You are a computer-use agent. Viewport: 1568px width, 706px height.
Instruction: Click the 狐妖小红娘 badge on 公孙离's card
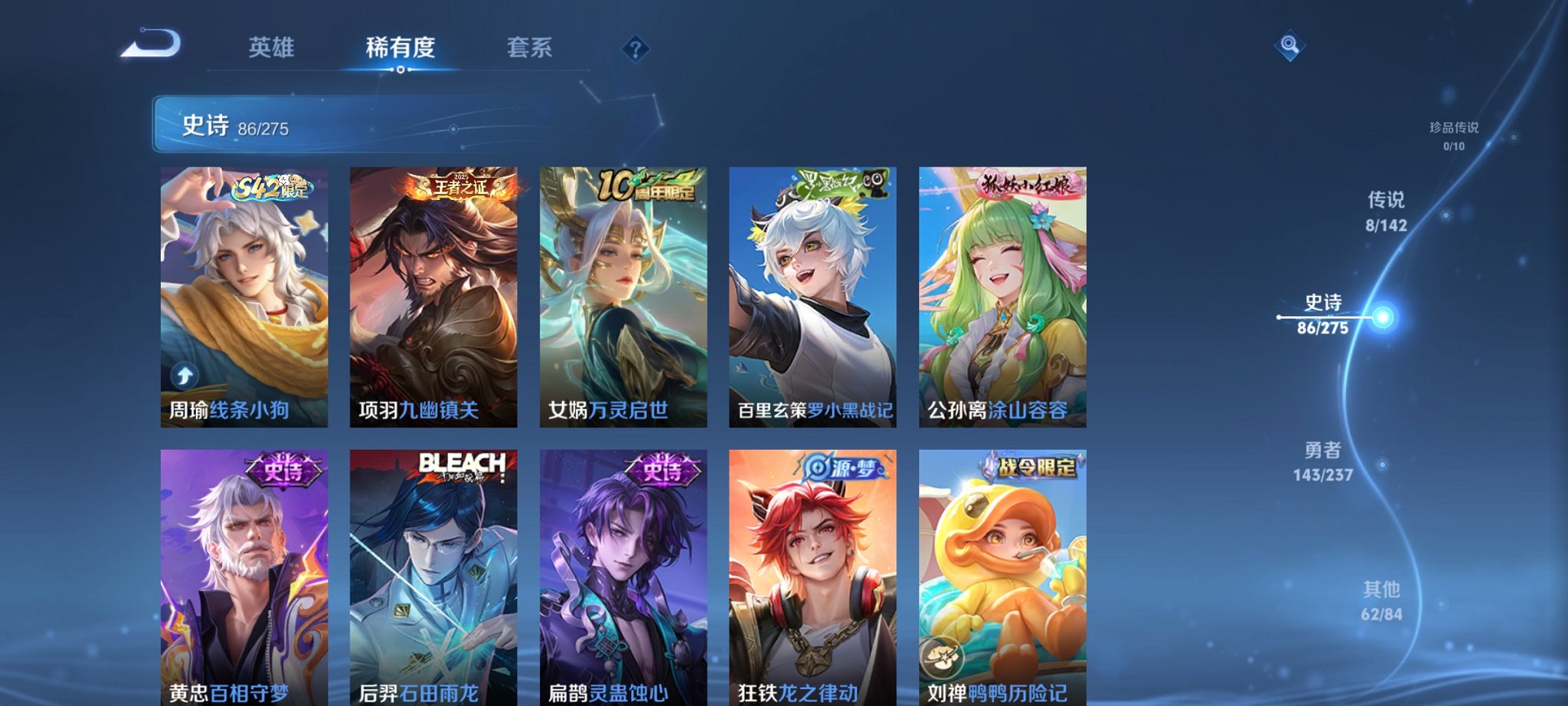[1026, 184]
